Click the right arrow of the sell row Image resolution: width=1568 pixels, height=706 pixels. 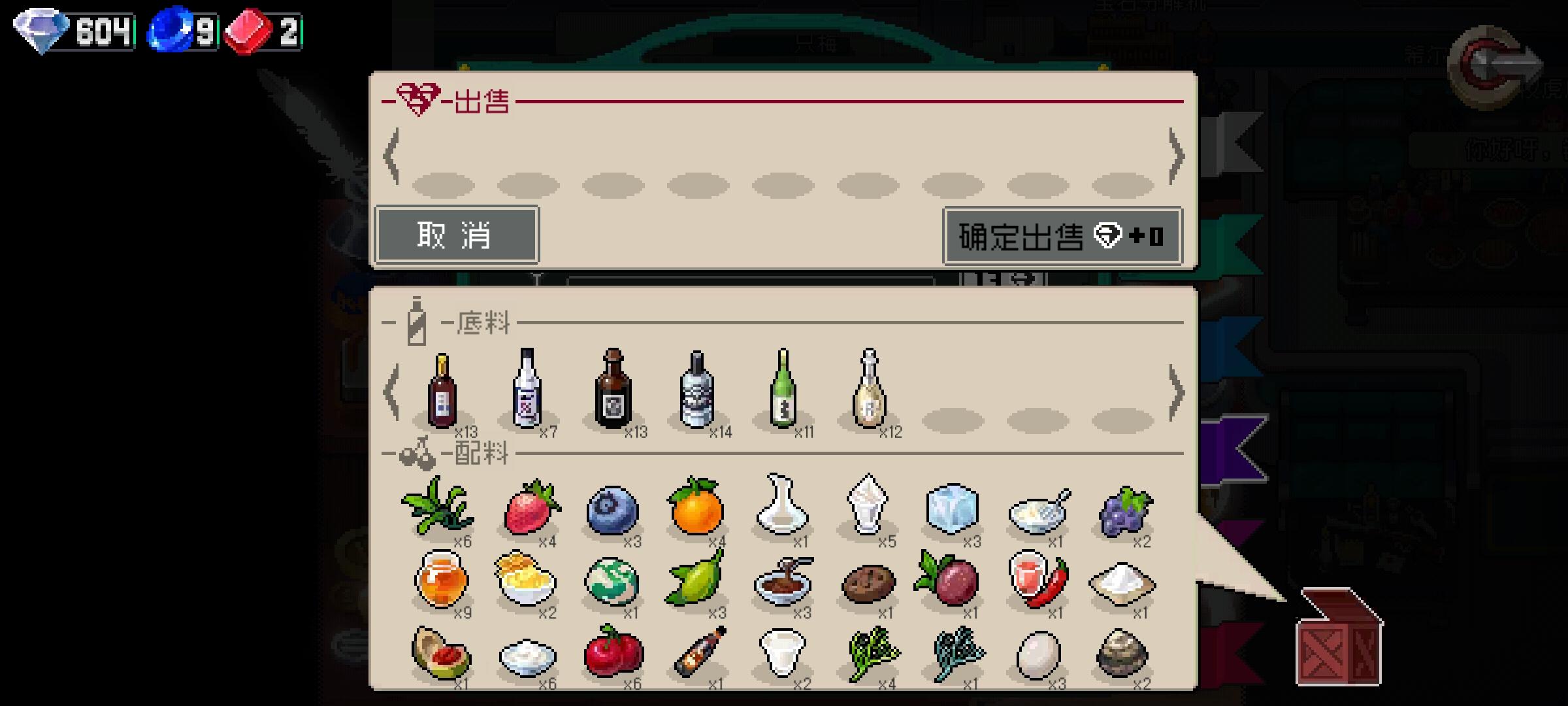click(1177, 157)
